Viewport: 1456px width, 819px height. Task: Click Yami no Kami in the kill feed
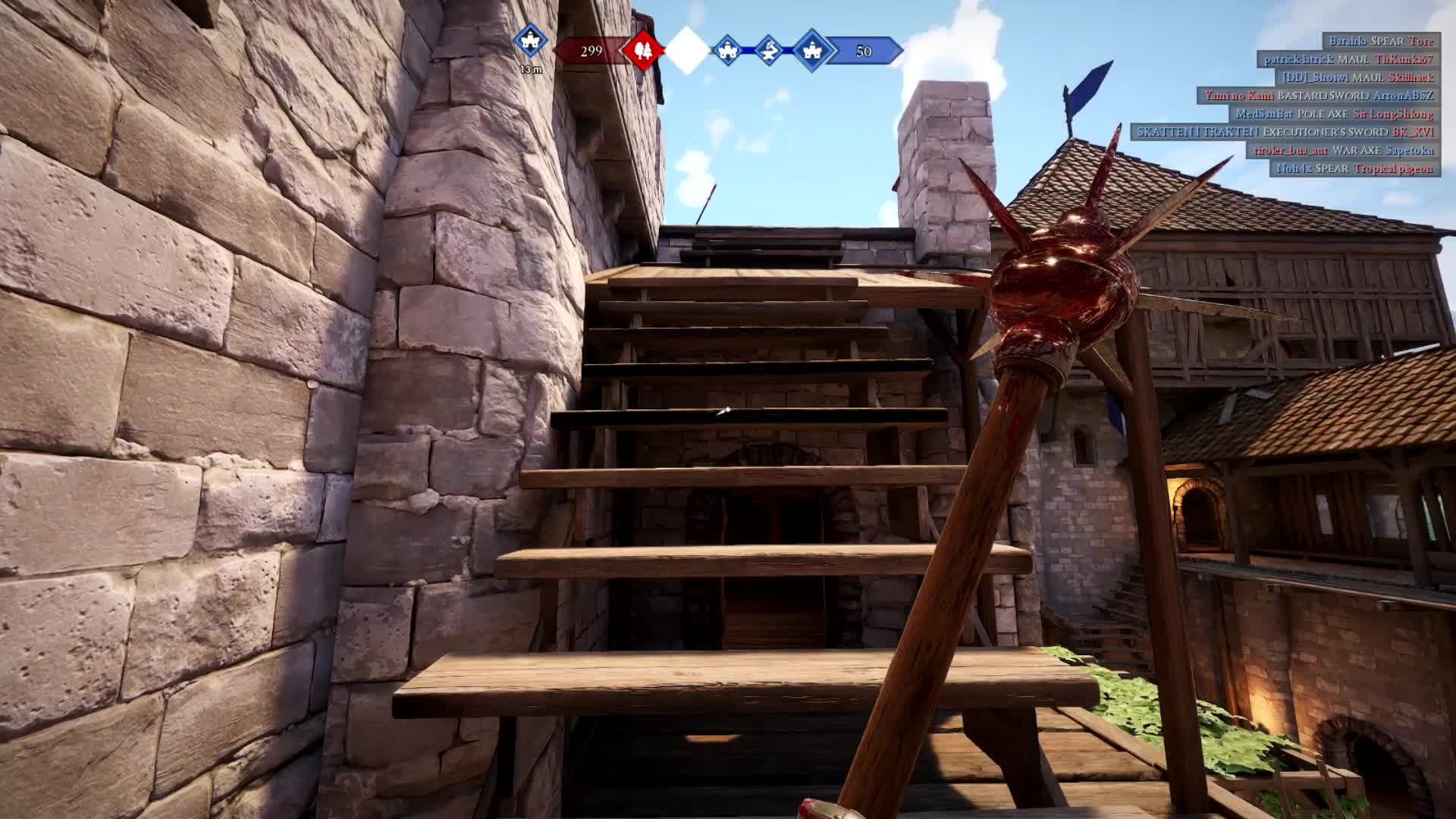pos(1241,96)
